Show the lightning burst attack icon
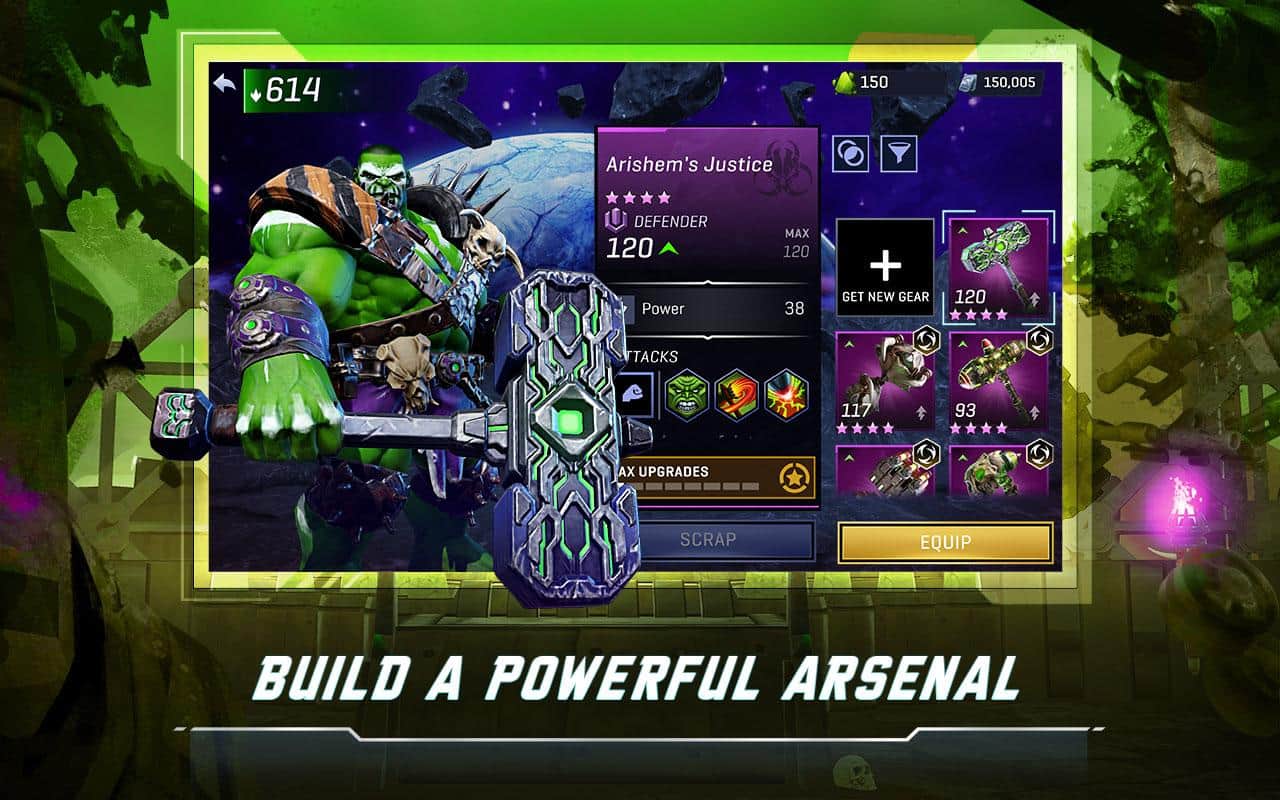 point(786,394)
